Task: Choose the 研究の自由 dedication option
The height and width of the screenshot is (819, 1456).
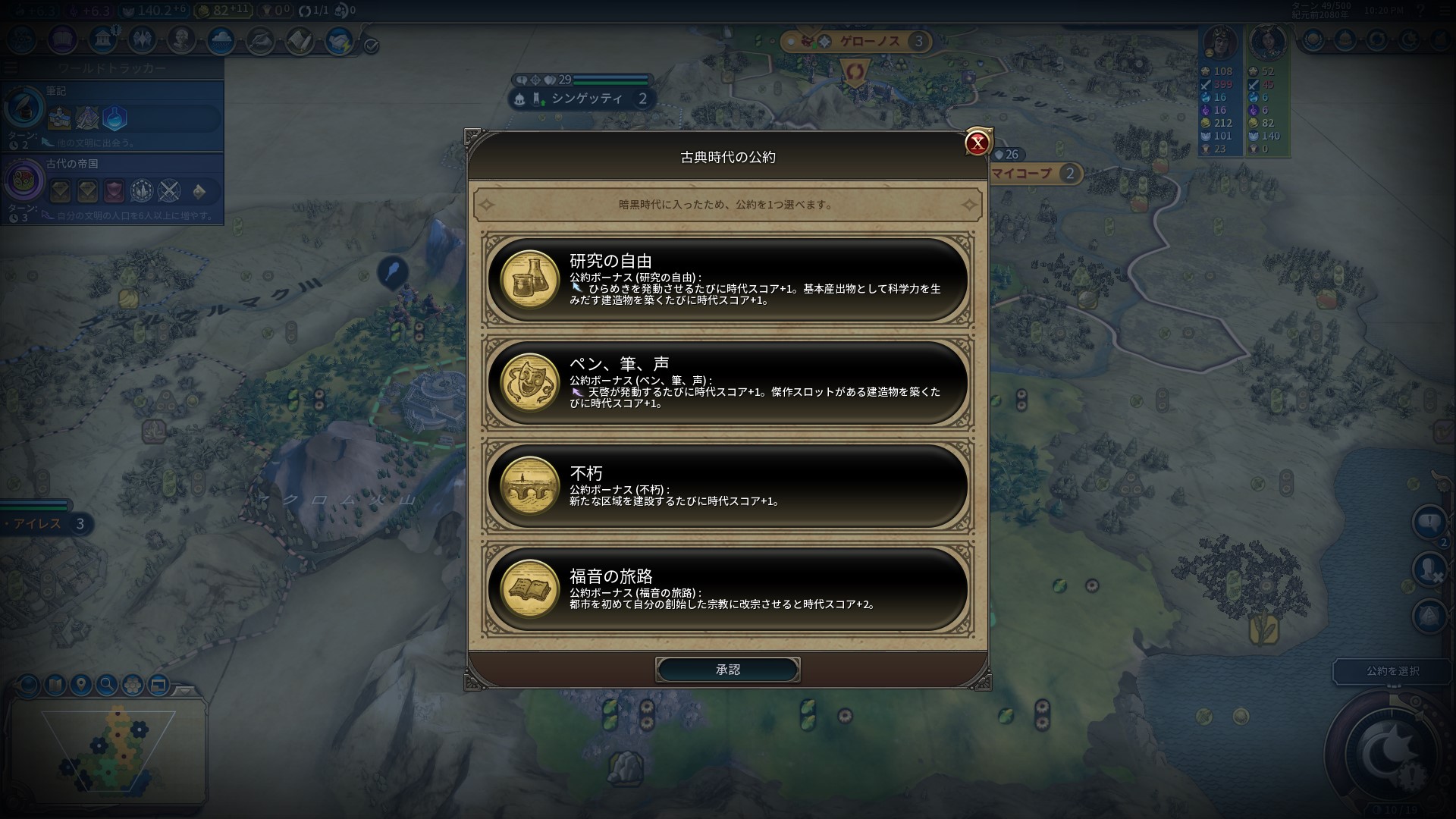Action: (x=728, y=282)
